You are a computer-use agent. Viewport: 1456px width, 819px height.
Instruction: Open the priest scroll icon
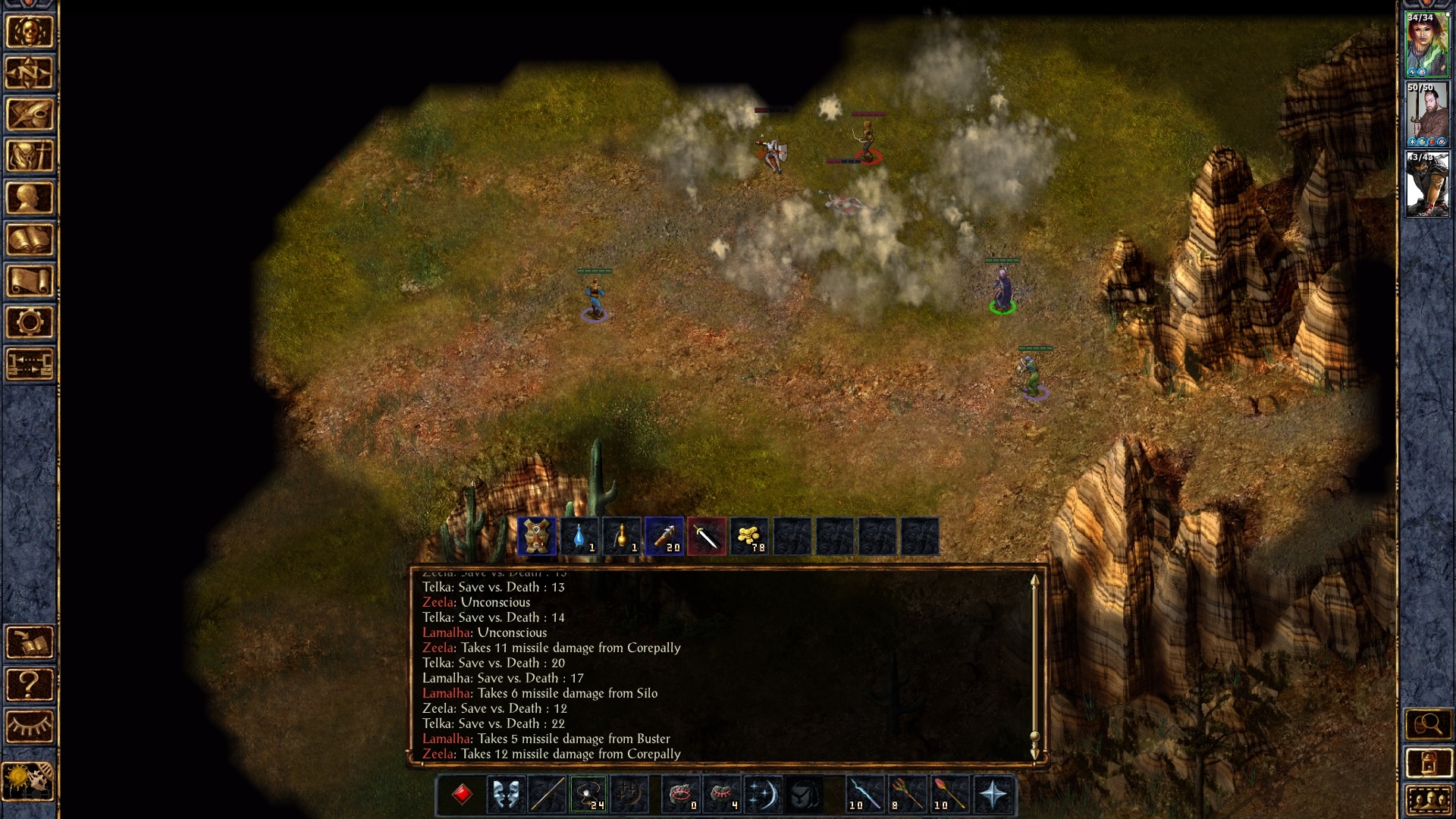(x=30, y=281)
